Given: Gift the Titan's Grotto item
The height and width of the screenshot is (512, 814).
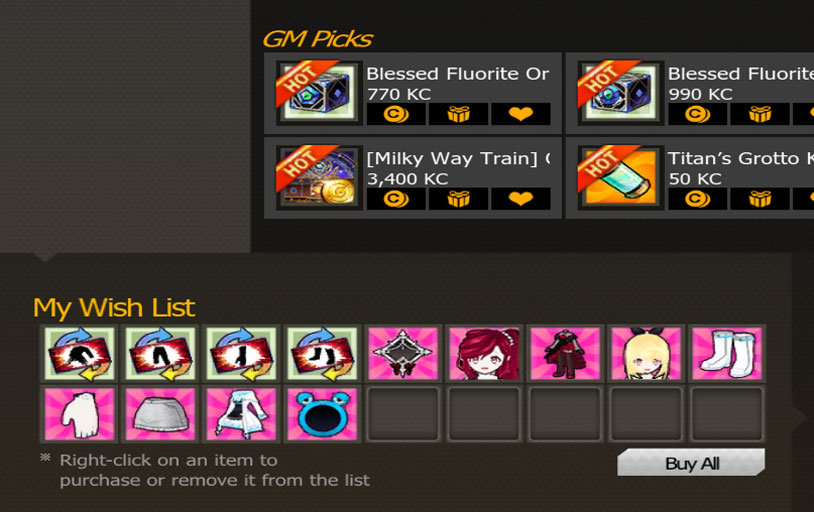Looking at the screenshot, I should (759, 198).
